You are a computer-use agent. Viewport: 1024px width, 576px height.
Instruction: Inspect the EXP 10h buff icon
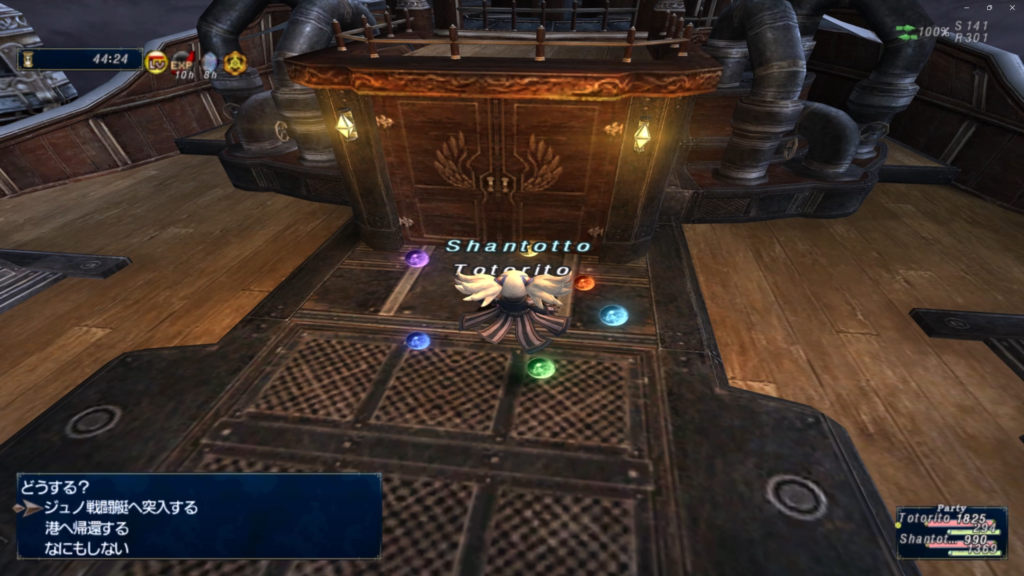(x=182, y=64)
